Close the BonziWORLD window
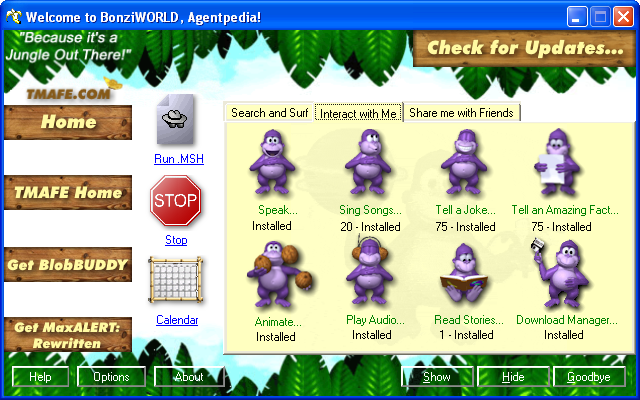 click(622, 16)
